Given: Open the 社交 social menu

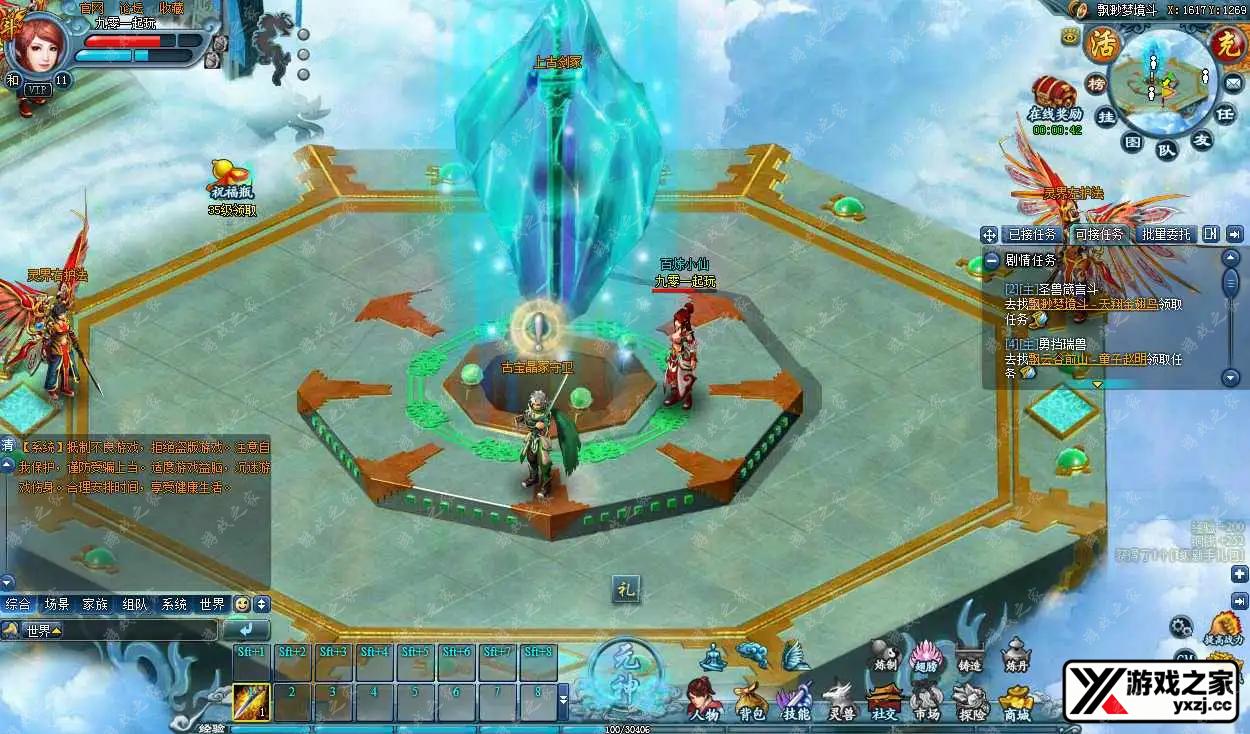Looking at the screenshot, I should pyautogui.click(x=883, y=698).
